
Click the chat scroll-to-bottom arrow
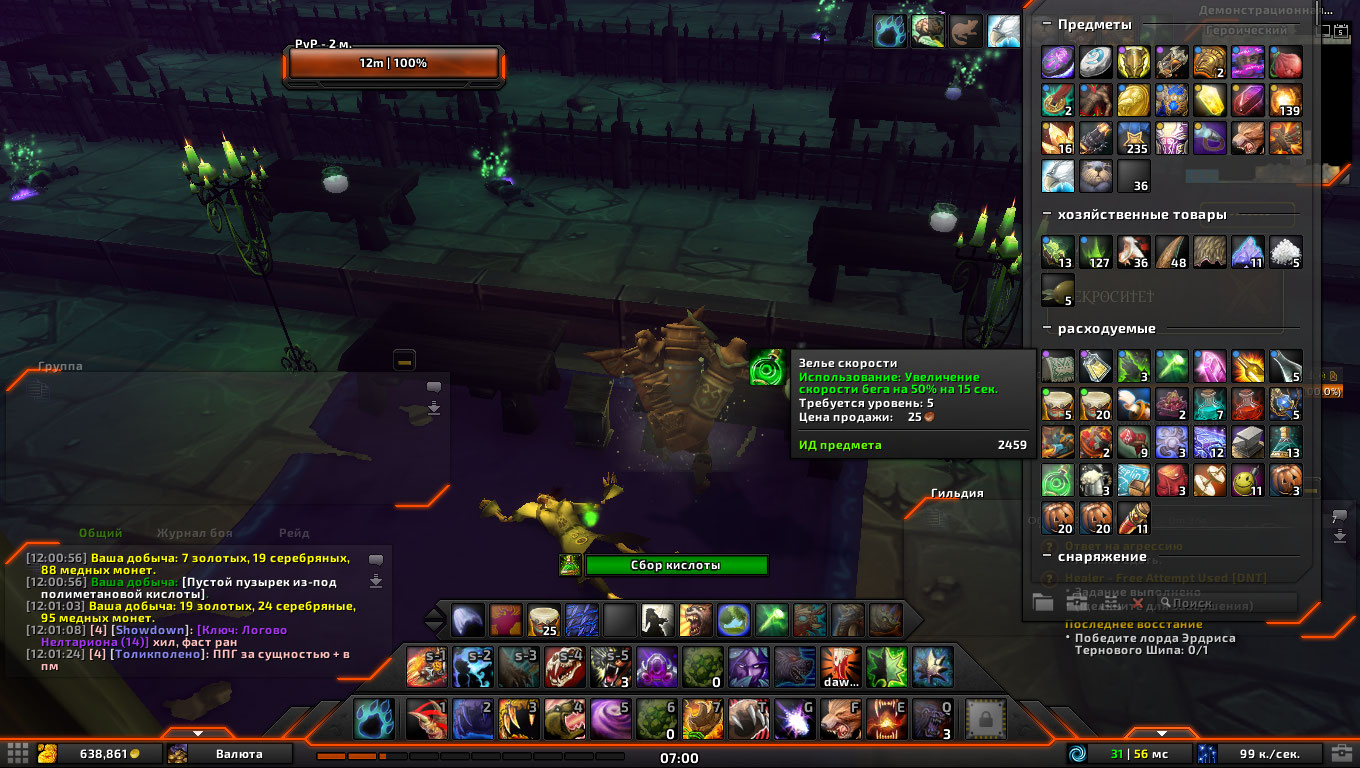[x=376, y=581]
